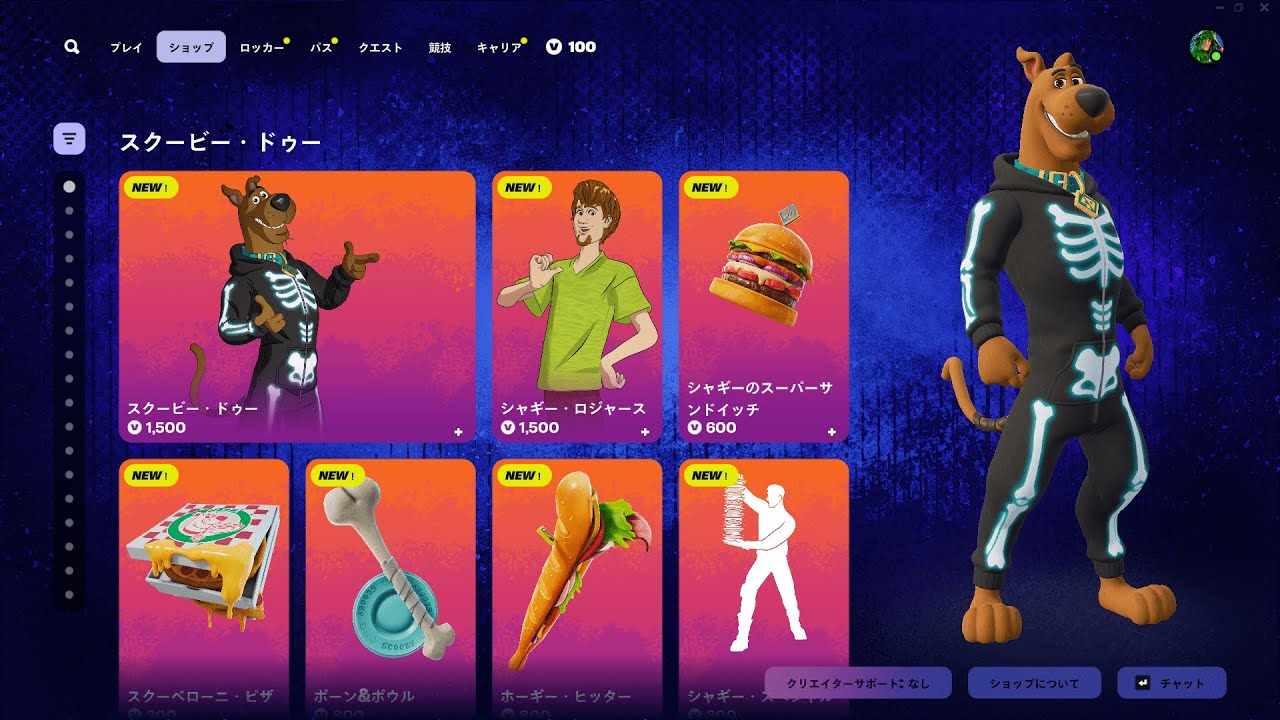Switch to the プレイ tab

126,47
